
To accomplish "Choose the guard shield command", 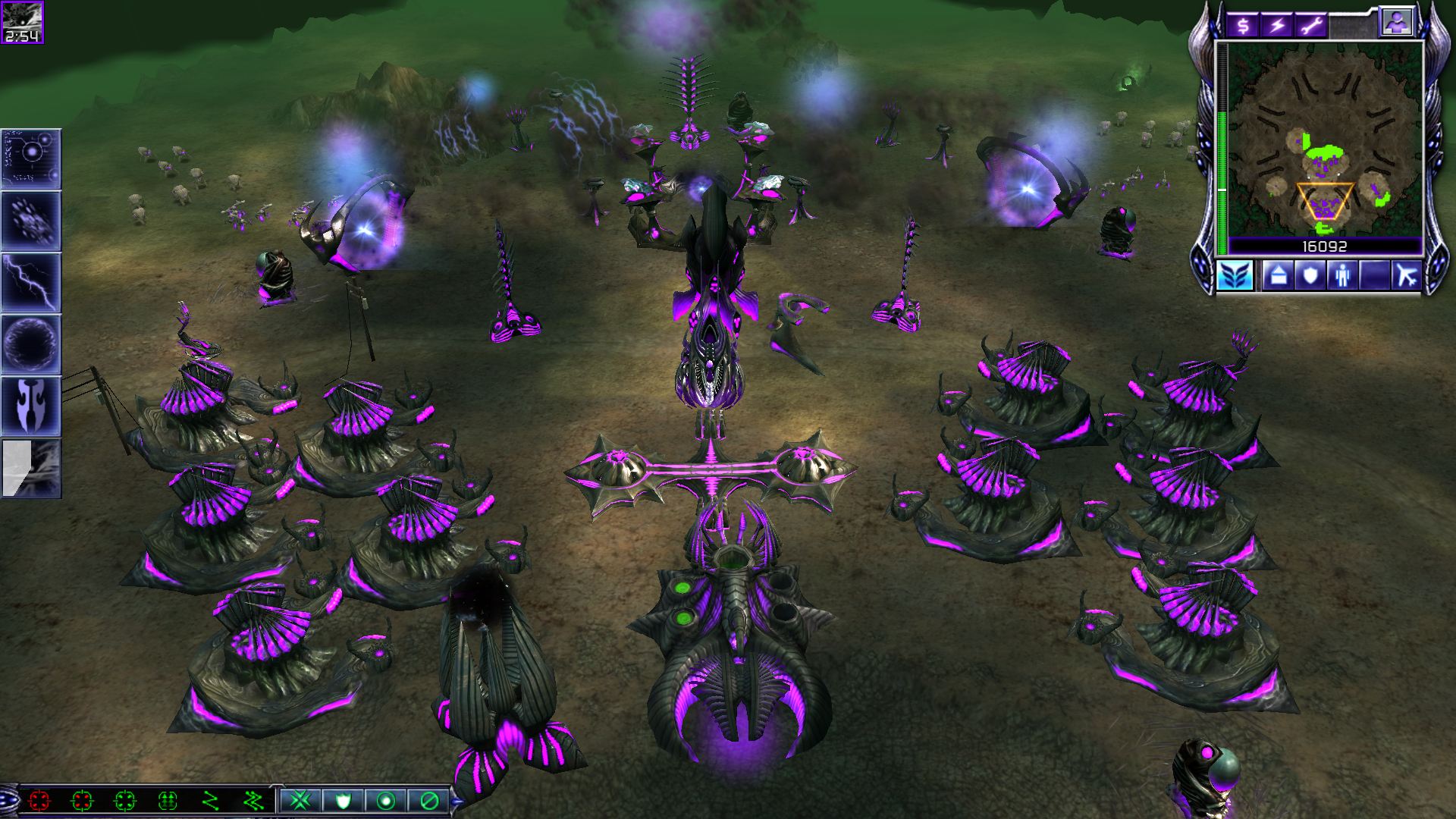I will pyautogui.click(x=344, y=800).
